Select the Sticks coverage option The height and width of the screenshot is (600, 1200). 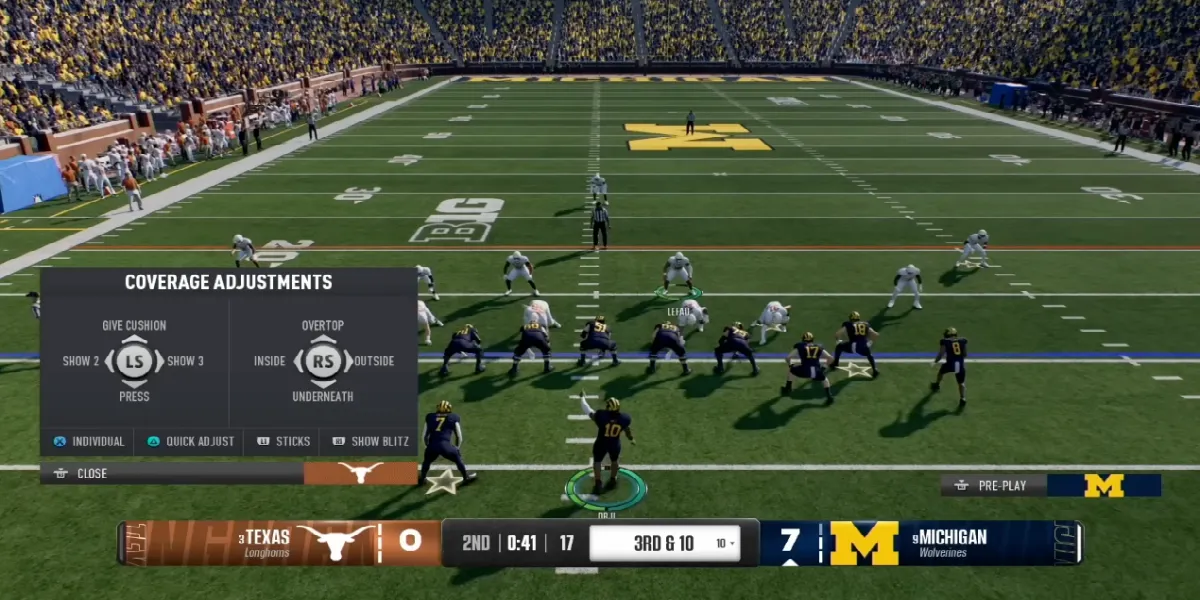[283, 441]
